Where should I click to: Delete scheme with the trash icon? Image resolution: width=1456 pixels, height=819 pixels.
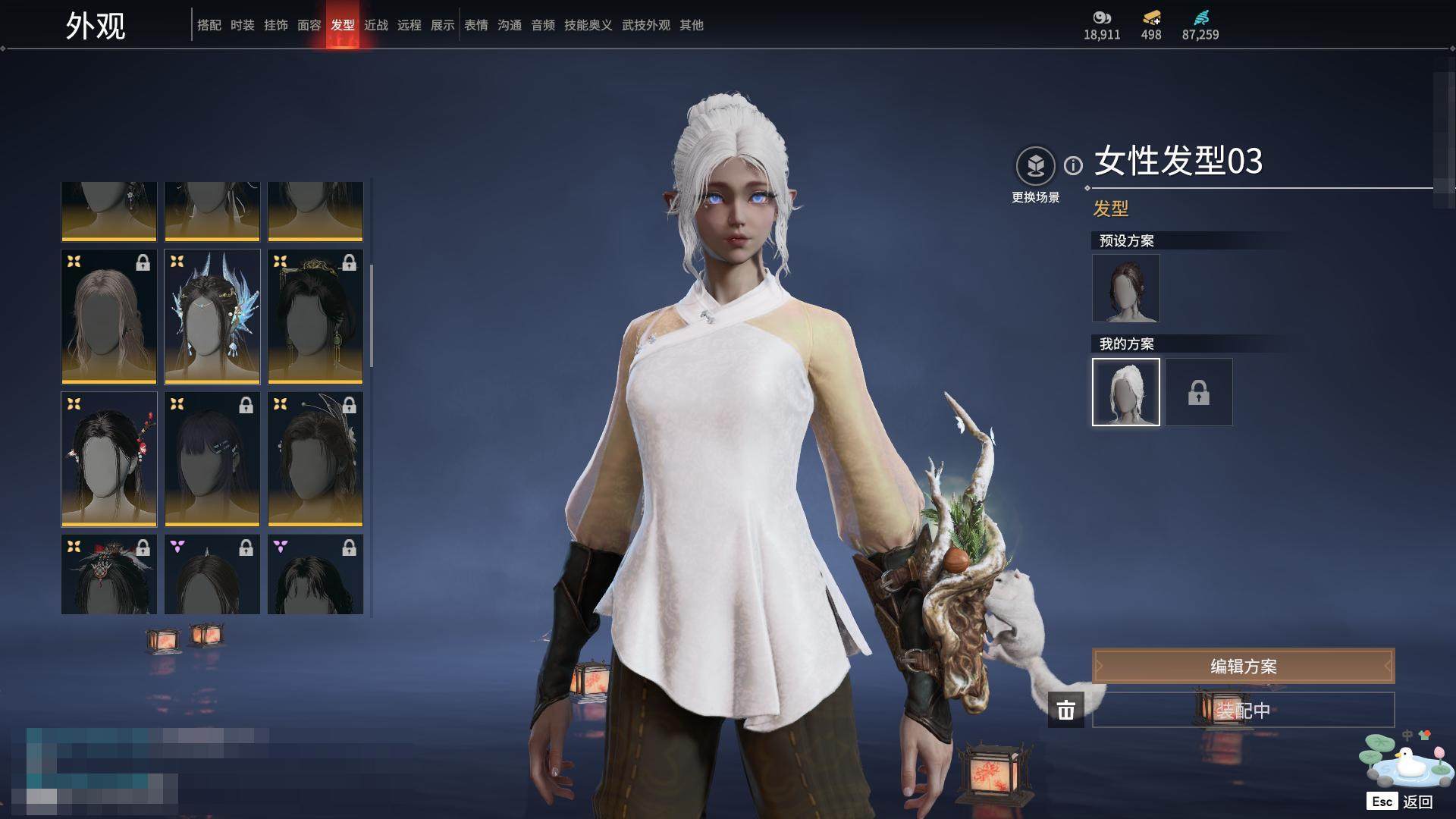1066,710
